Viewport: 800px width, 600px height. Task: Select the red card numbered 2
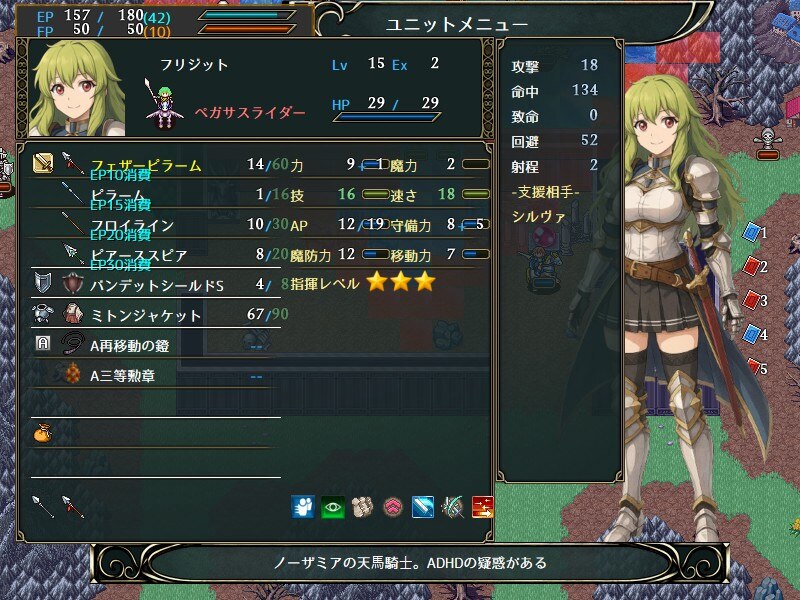pyautogui.click(x=752, y=267)
